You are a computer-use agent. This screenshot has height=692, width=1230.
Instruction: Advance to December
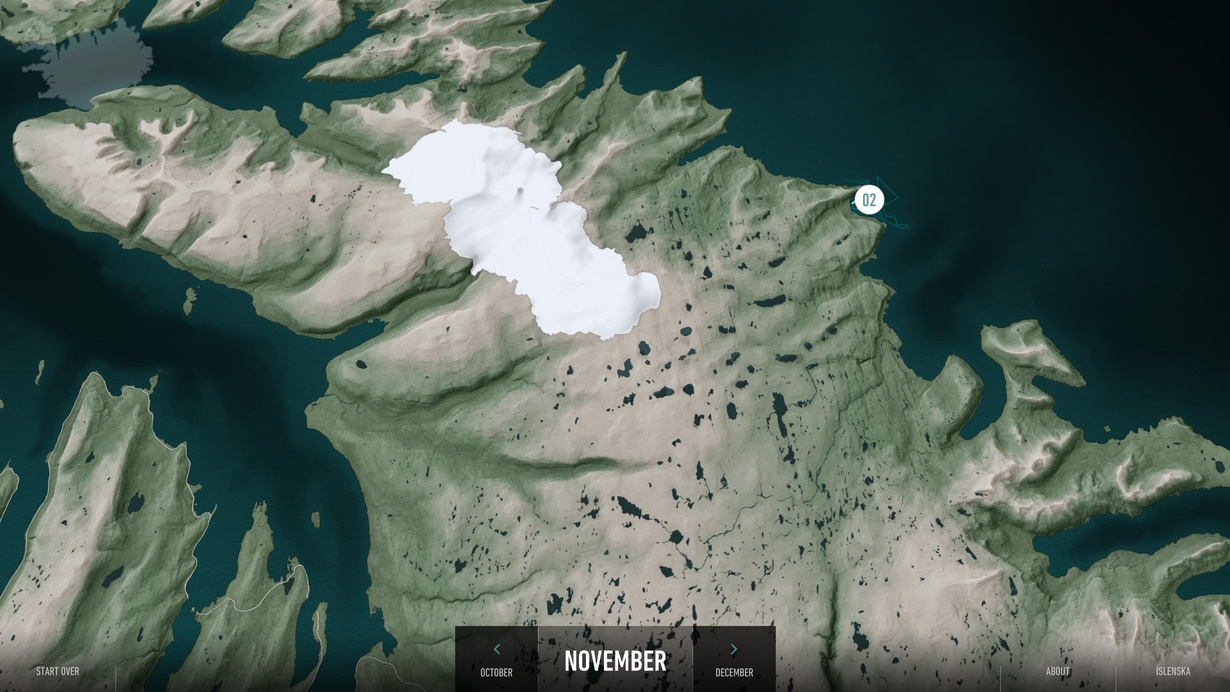tap(734, 659)
